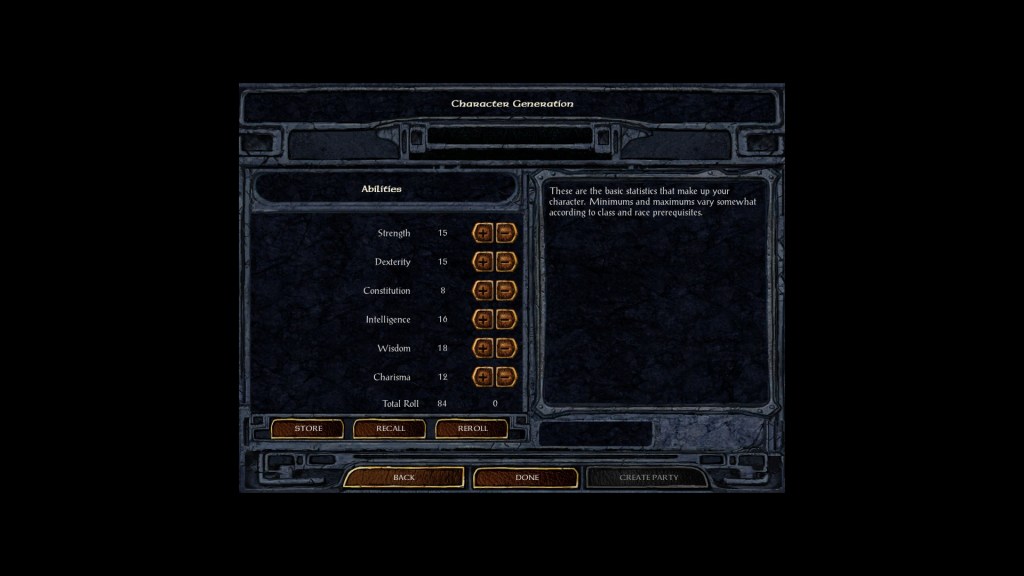Store the current ability roll

pos(308,429)
